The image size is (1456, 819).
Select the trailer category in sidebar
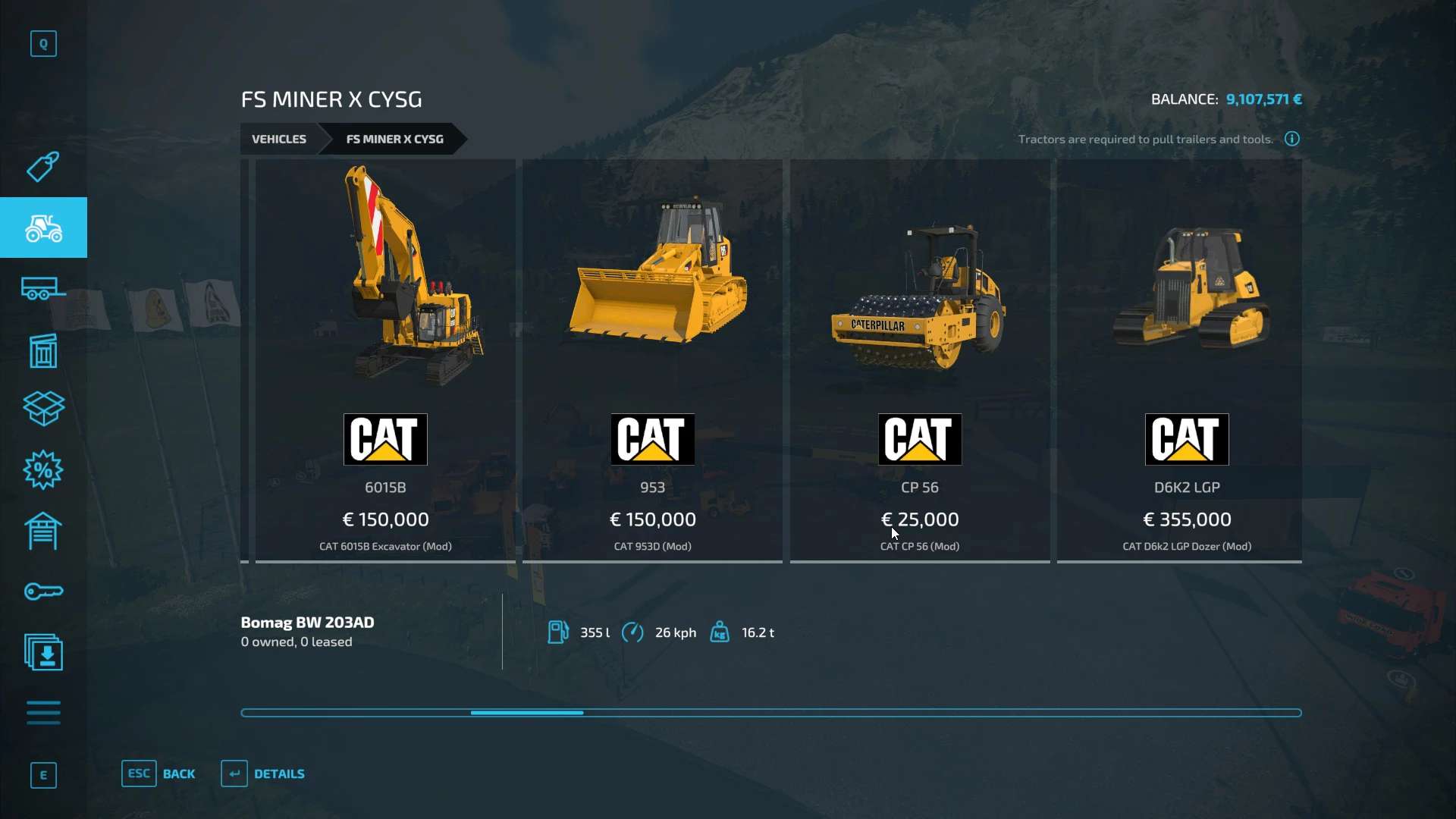(43, 288)
